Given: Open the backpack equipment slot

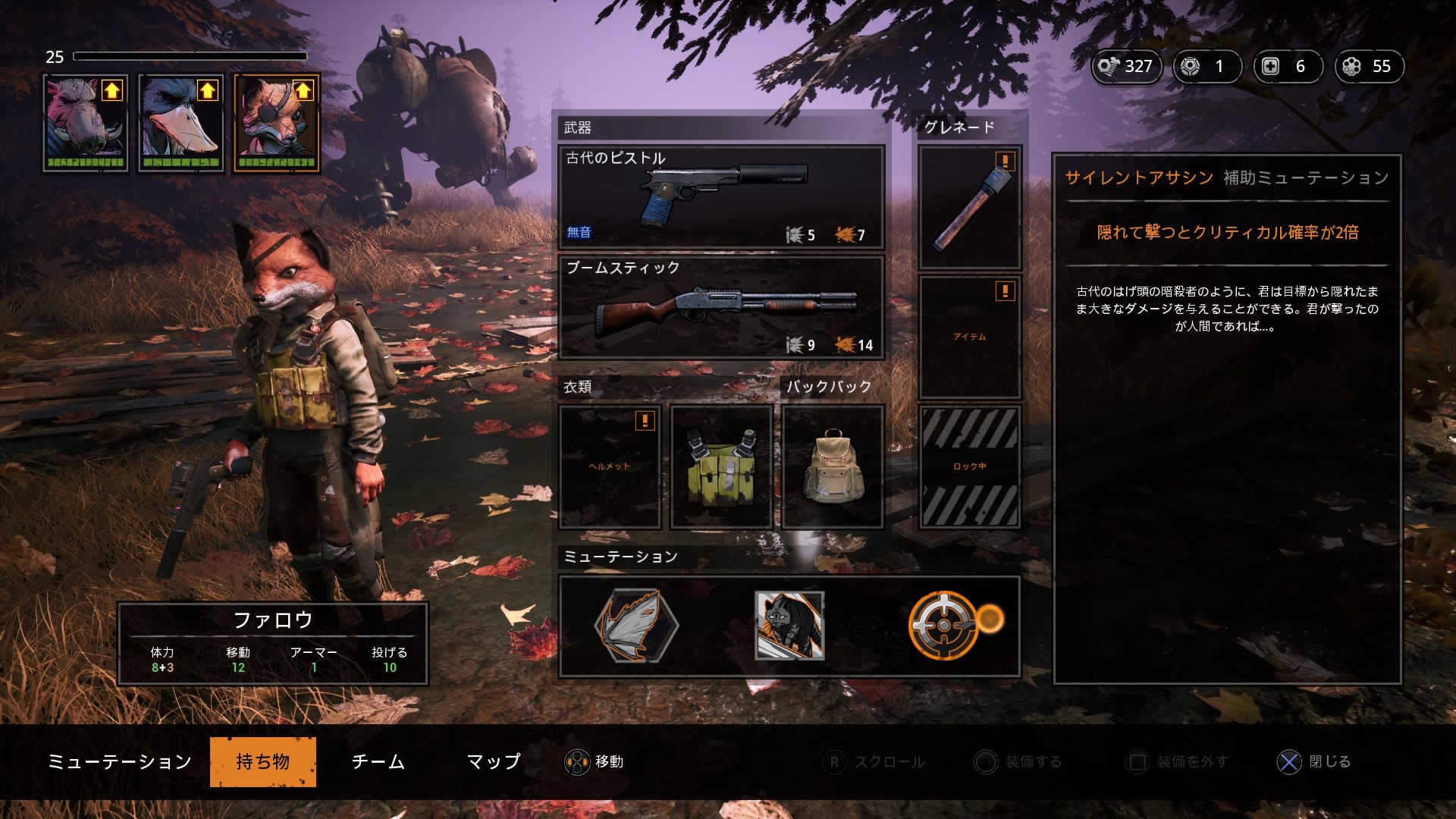Looking at the screenshot, I should point(833,466).
